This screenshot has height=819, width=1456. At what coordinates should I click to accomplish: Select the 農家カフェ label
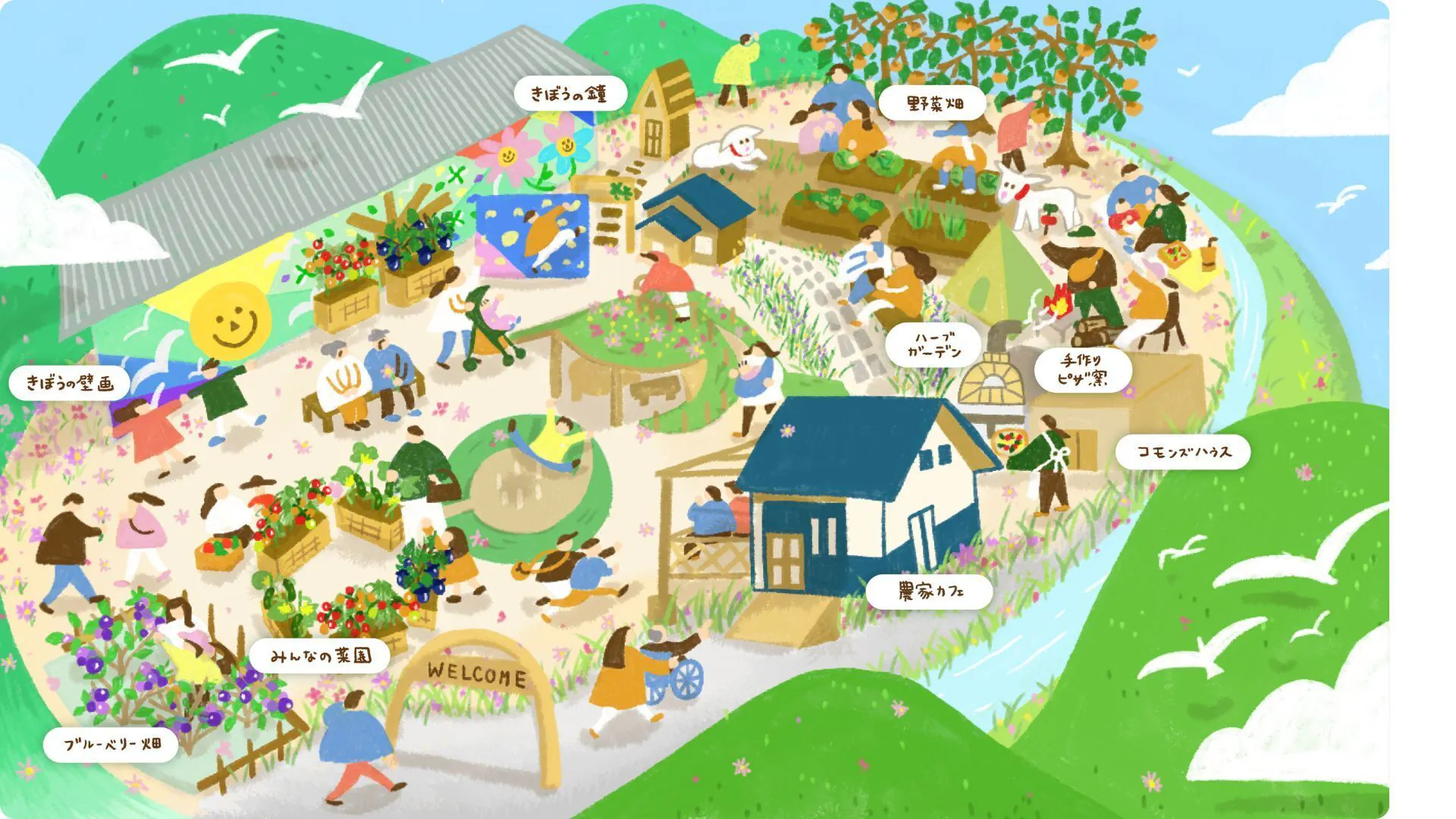(x=929, y=591)
